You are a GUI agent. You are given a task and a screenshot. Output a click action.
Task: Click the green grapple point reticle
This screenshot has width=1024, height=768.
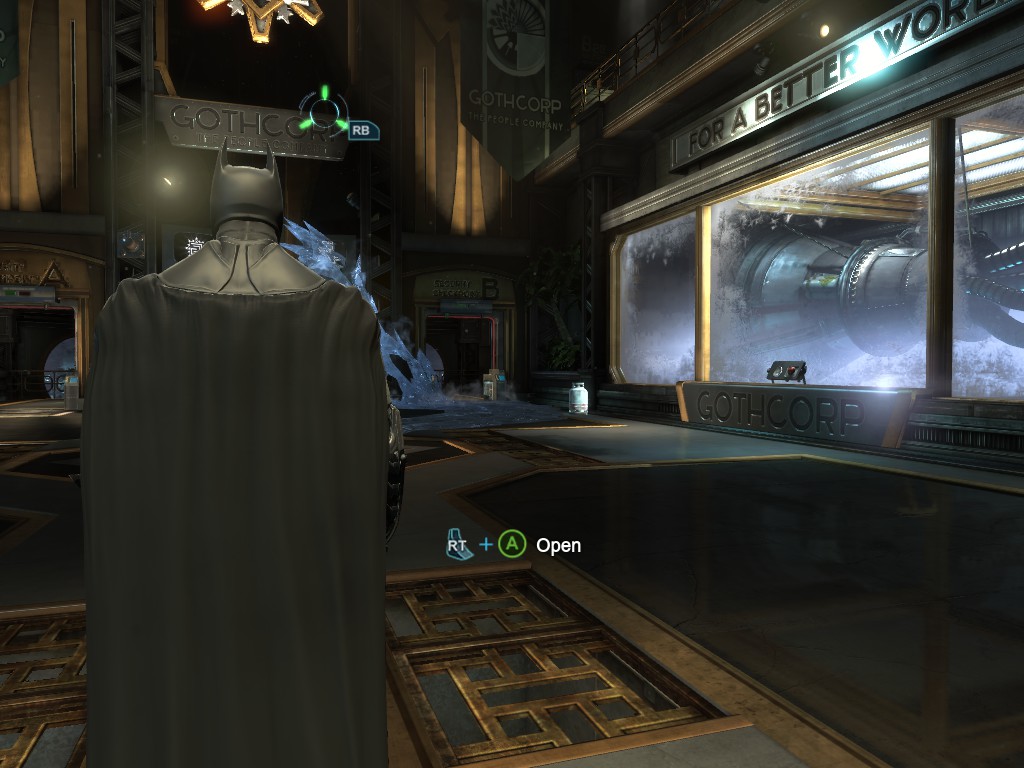324,111
